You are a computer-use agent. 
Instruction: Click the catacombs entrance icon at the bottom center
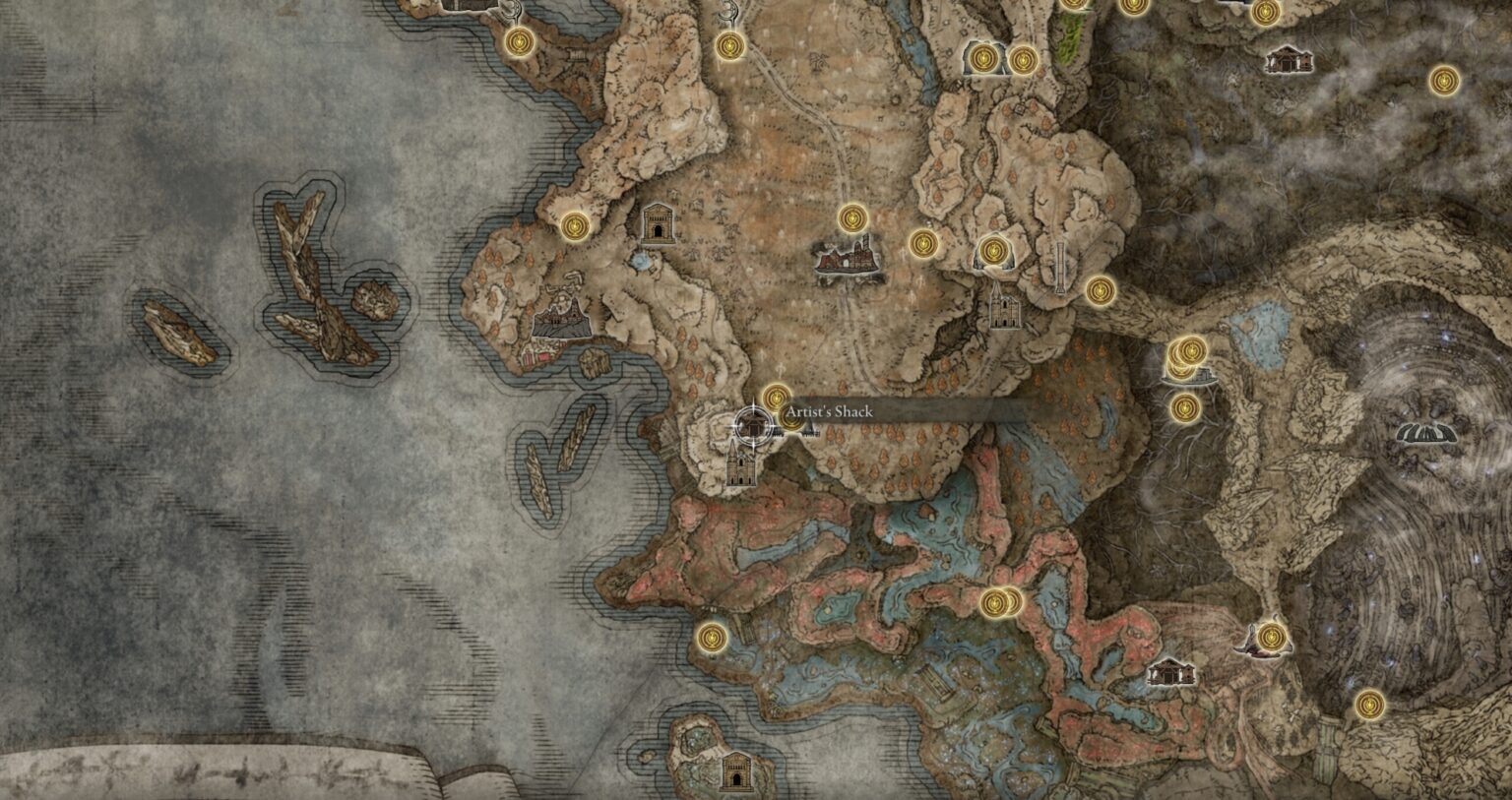coord(734,774)
